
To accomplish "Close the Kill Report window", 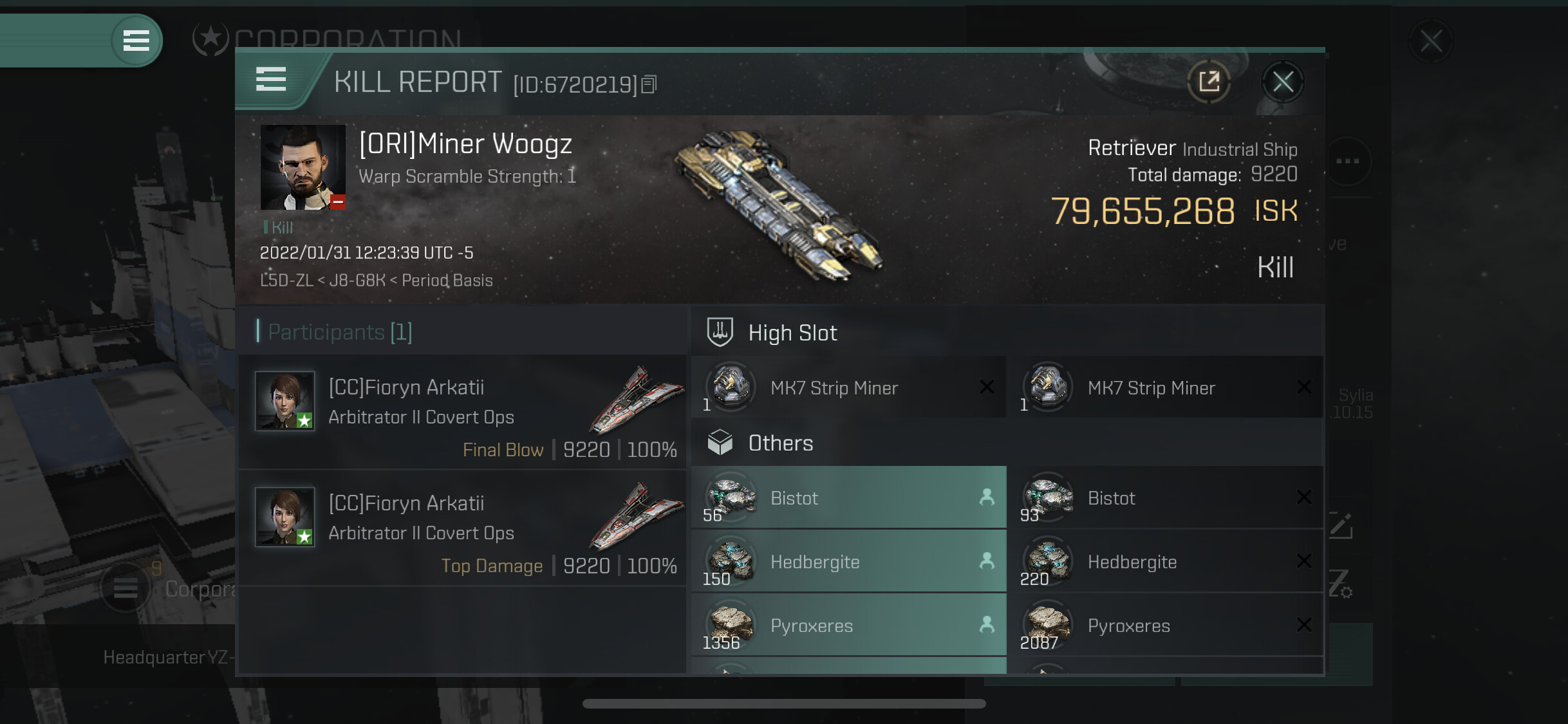I will pos(1282,82).
